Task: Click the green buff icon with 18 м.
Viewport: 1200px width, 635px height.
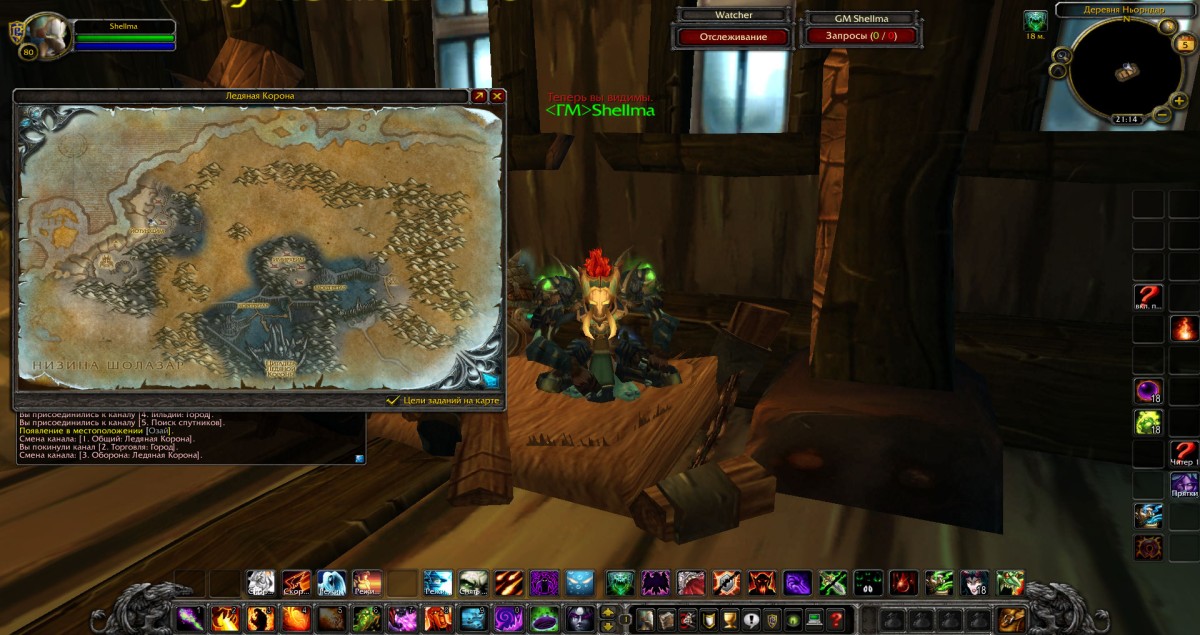Action: click(1035, 21)
